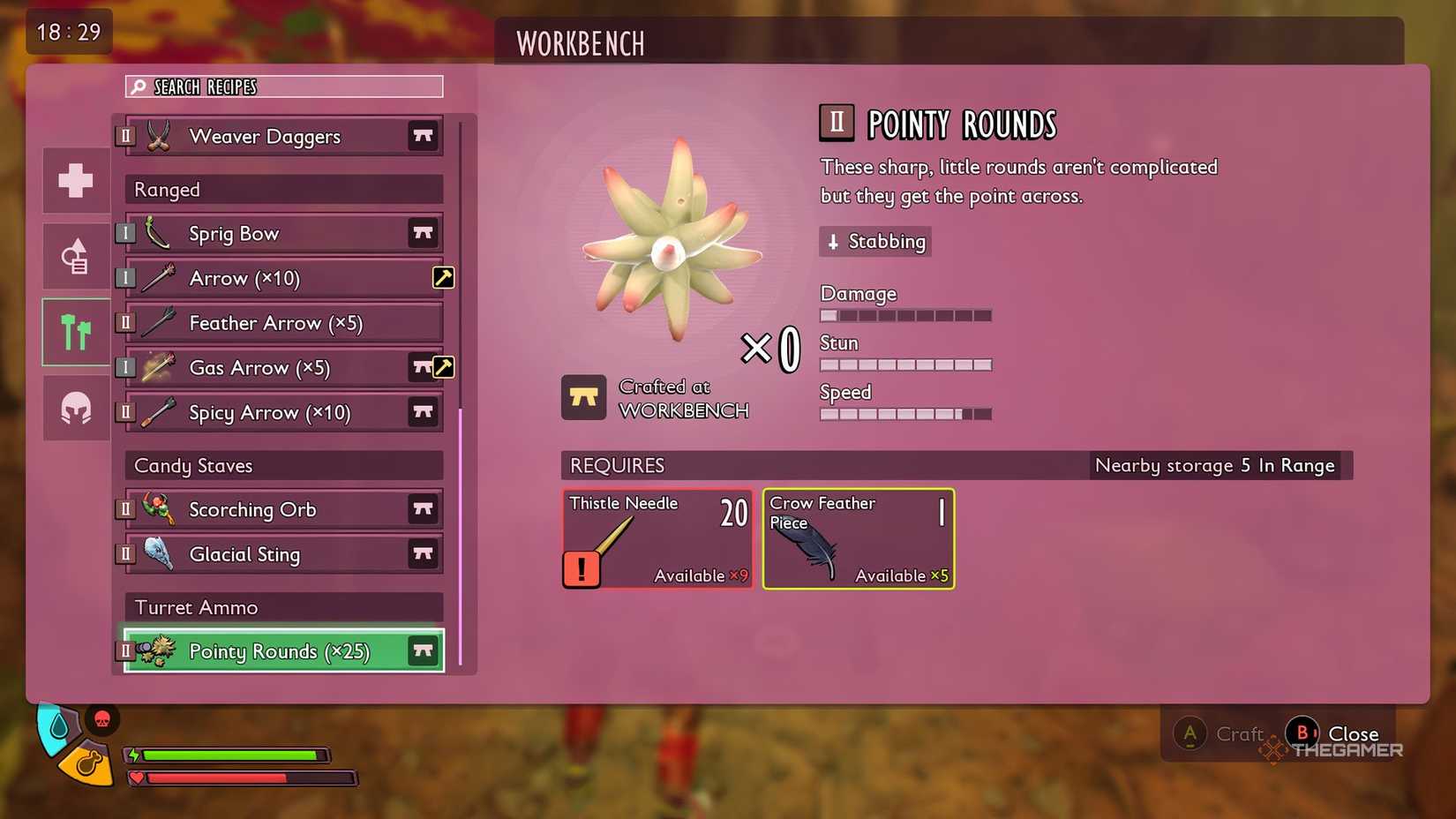Click the Damage stat bar
Screen dimensions: 1456x819
coord(905,314)
